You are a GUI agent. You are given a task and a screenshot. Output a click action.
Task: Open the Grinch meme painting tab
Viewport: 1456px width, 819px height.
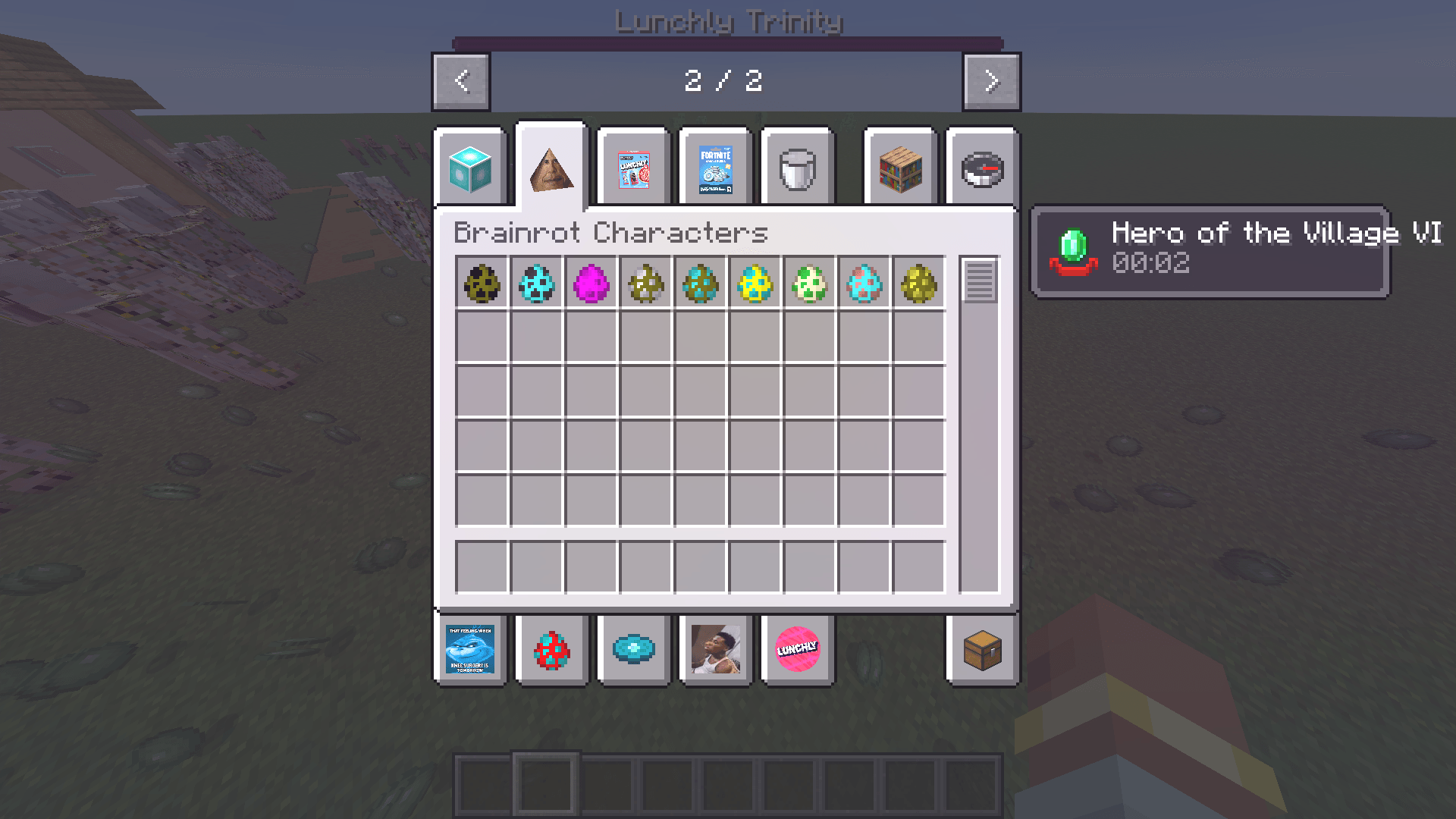469,650
